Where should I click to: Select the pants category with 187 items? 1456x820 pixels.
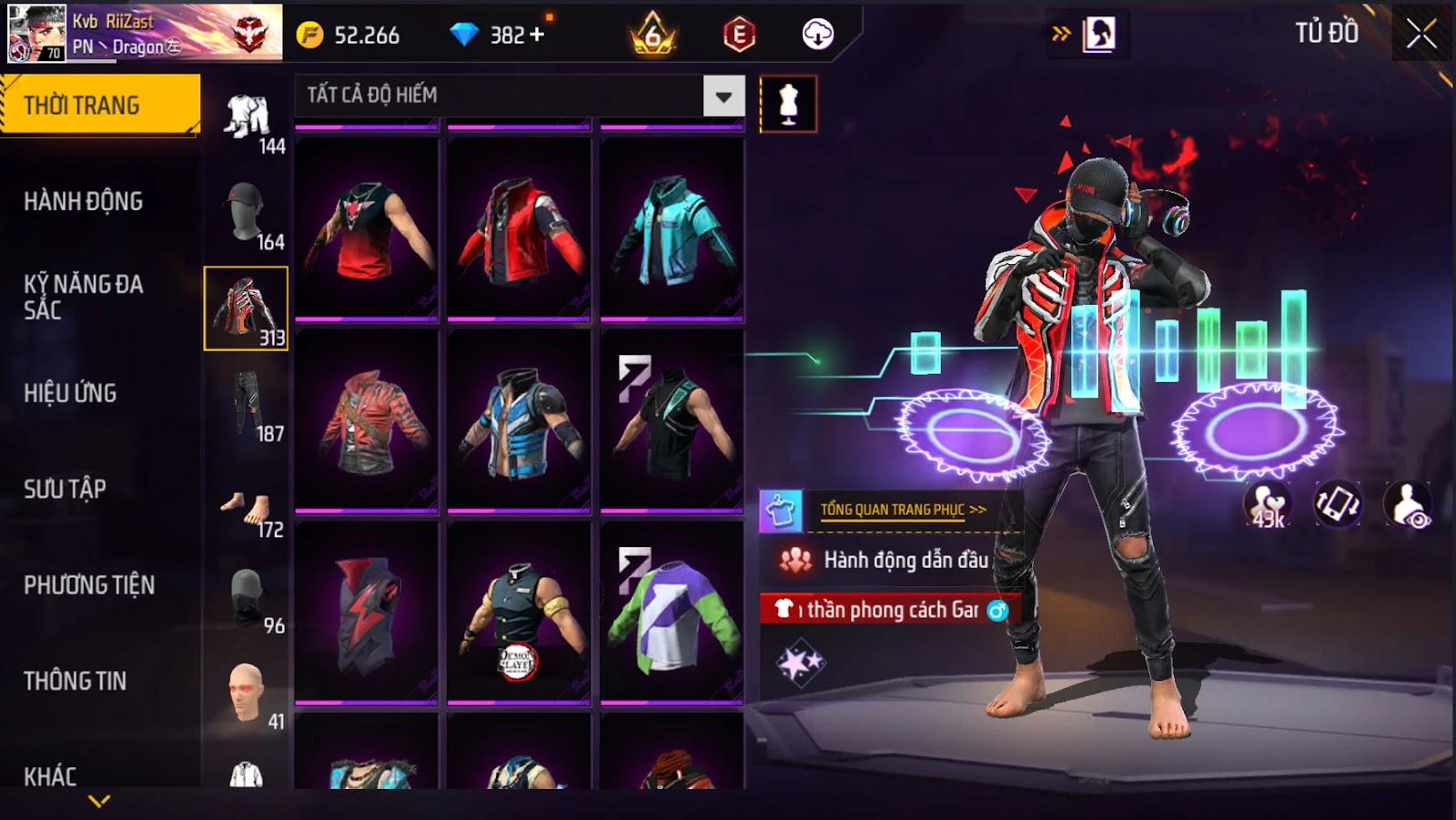pyautogui.click(x=246, y=405)
